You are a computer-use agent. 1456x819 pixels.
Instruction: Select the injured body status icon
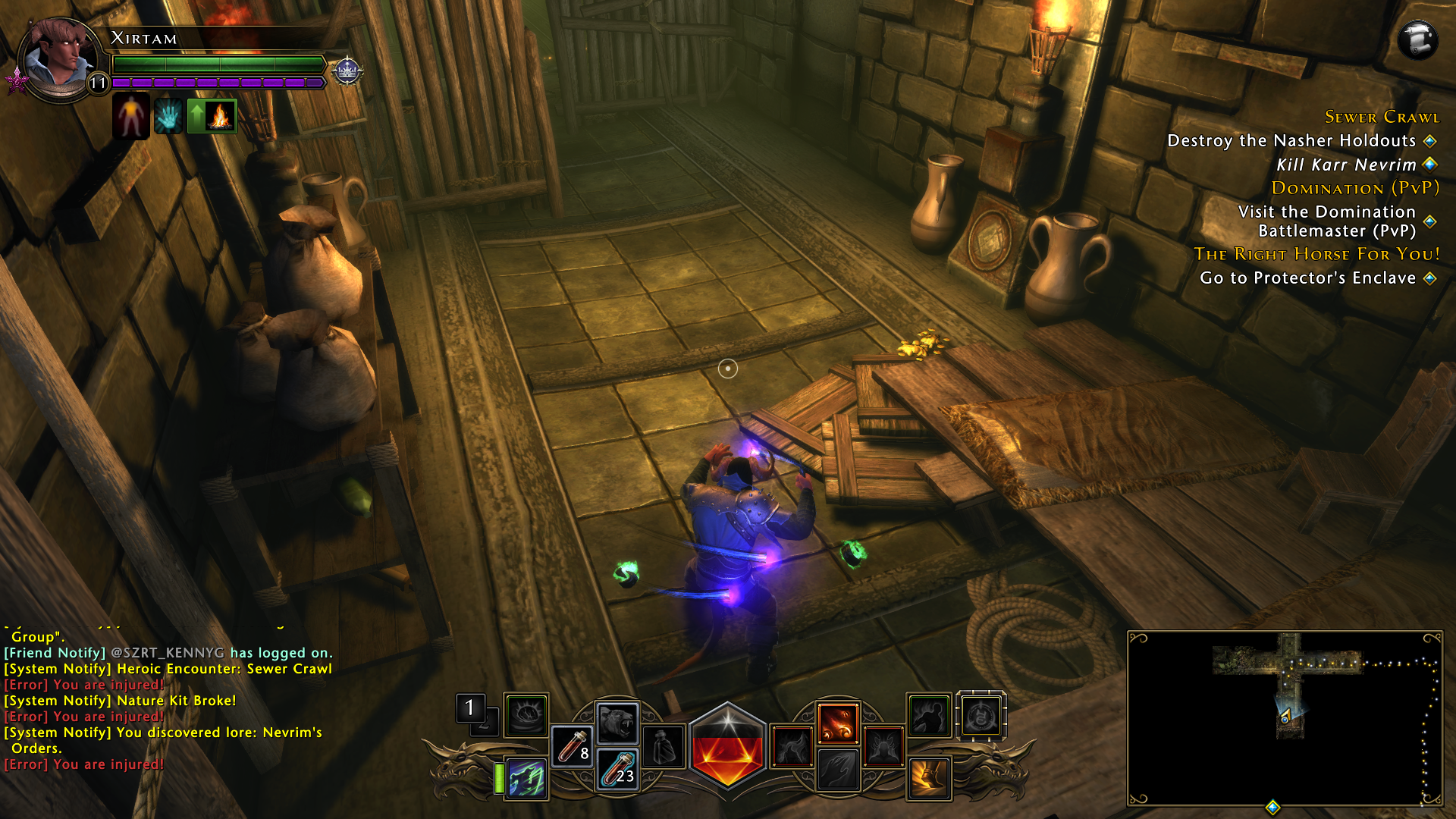(x=130, y=115)
